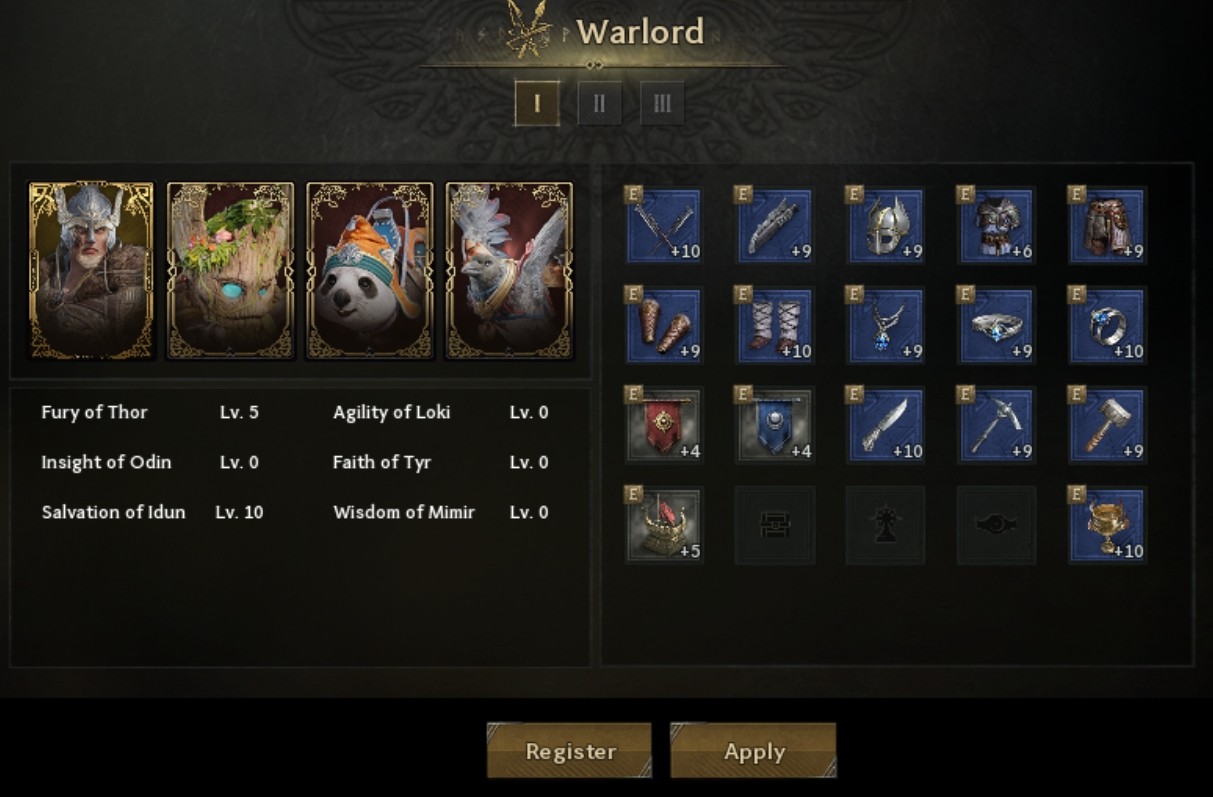Image resolution: width=1213 pixels, height=797 pixels.
Task: Select the crossed swords +10 slot
Action: coord(664,226)
